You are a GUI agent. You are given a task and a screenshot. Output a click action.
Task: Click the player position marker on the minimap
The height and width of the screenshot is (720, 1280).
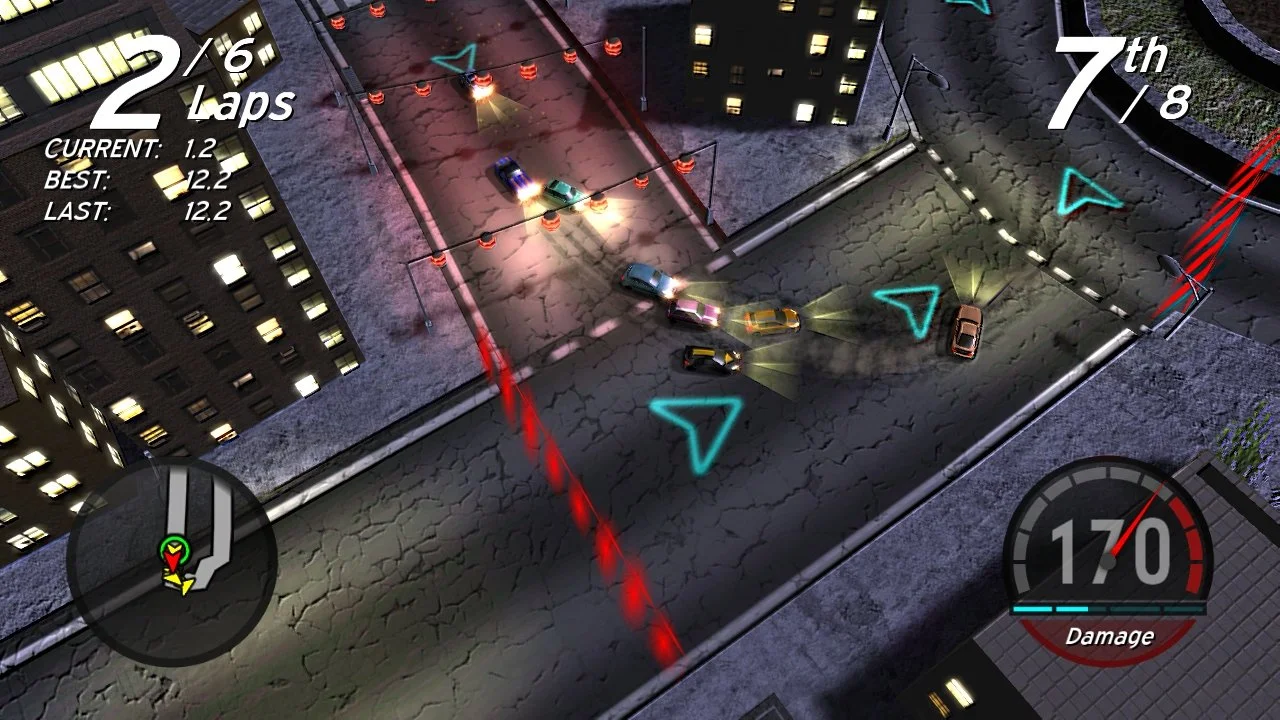(x=175, y=550)
